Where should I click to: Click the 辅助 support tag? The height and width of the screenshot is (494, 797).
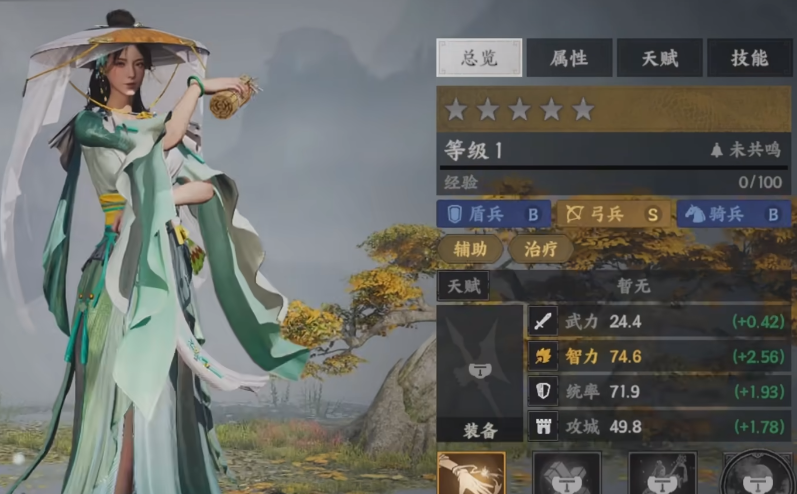tap(469, 249)
